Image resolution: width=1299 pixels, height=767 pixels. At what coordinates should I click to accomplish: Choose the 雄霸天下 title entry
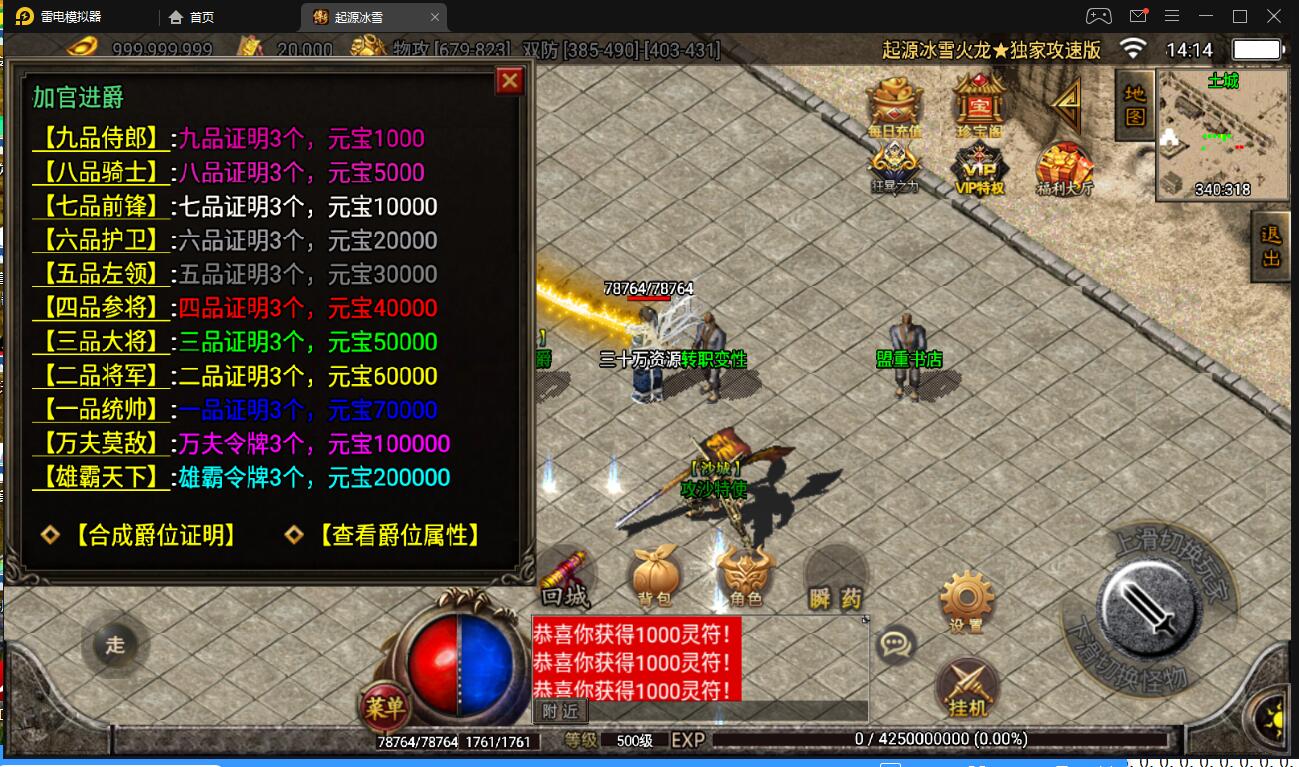tap(101, 478)
